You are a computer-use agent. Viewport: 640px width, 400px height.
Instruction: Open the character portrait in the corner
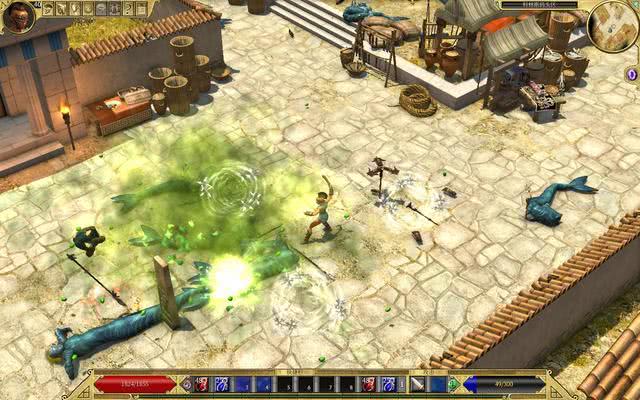click(x=17, y=17)
